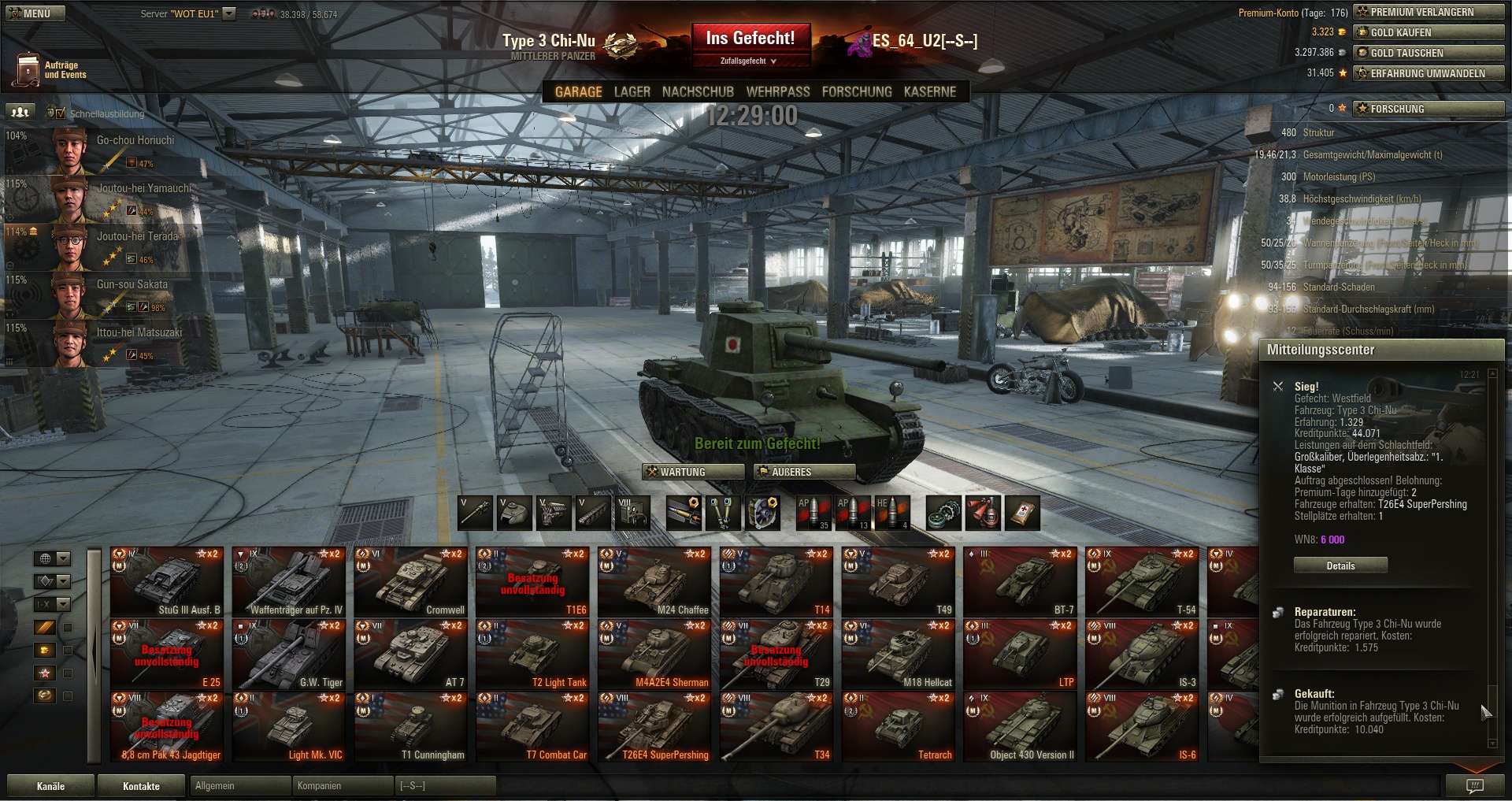1512x801 pixels.
Task: Select the T26E4 SuperPershing tank
Action: (654, 727)
